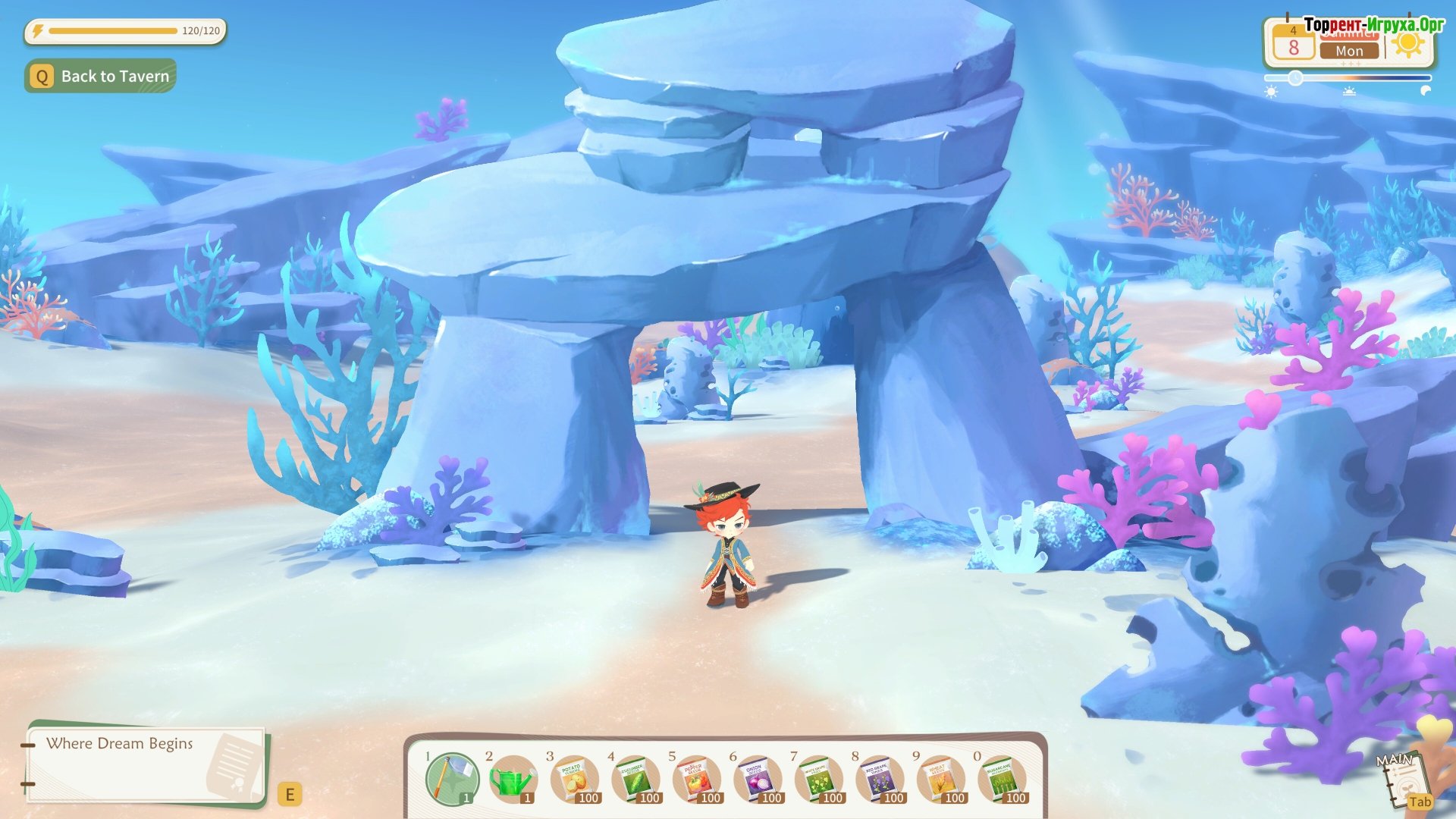Select the sugarcane seeds packet
1456x819 pixels.
point(1001,779)
